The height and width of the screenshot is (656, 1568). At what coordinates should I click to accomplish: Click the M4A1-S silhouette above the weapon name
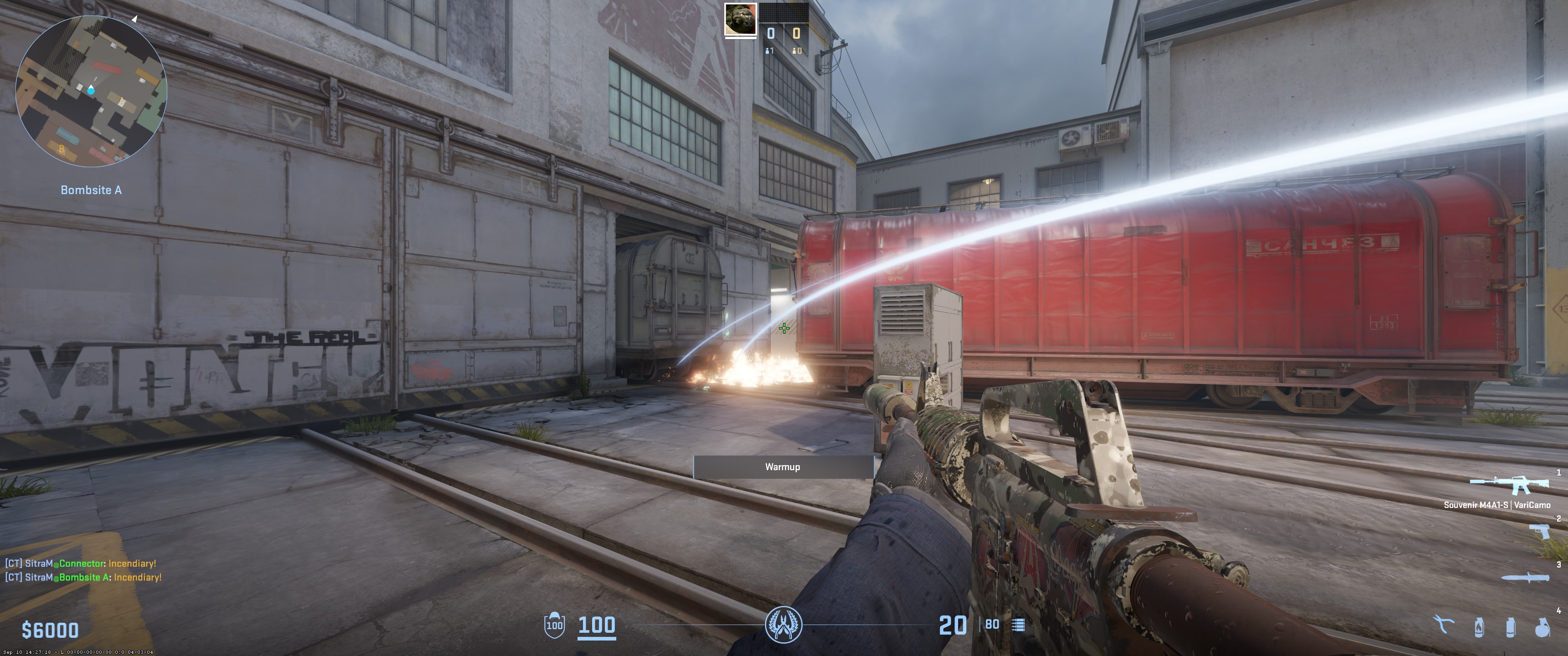click(1510, 484)
